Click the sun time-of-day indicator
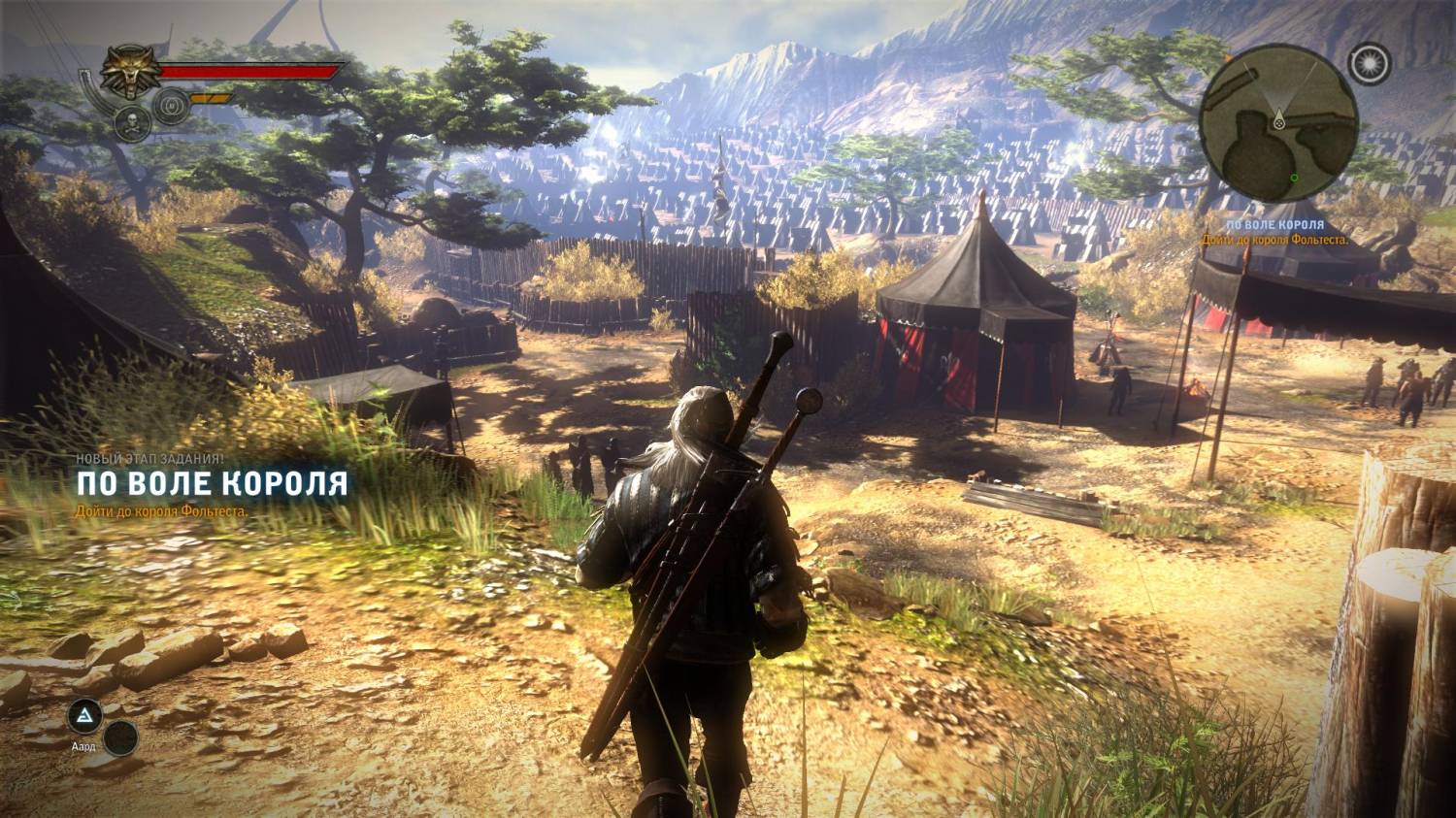The width and height of the screenshot is (1456, 818). tap(1371, 65)
